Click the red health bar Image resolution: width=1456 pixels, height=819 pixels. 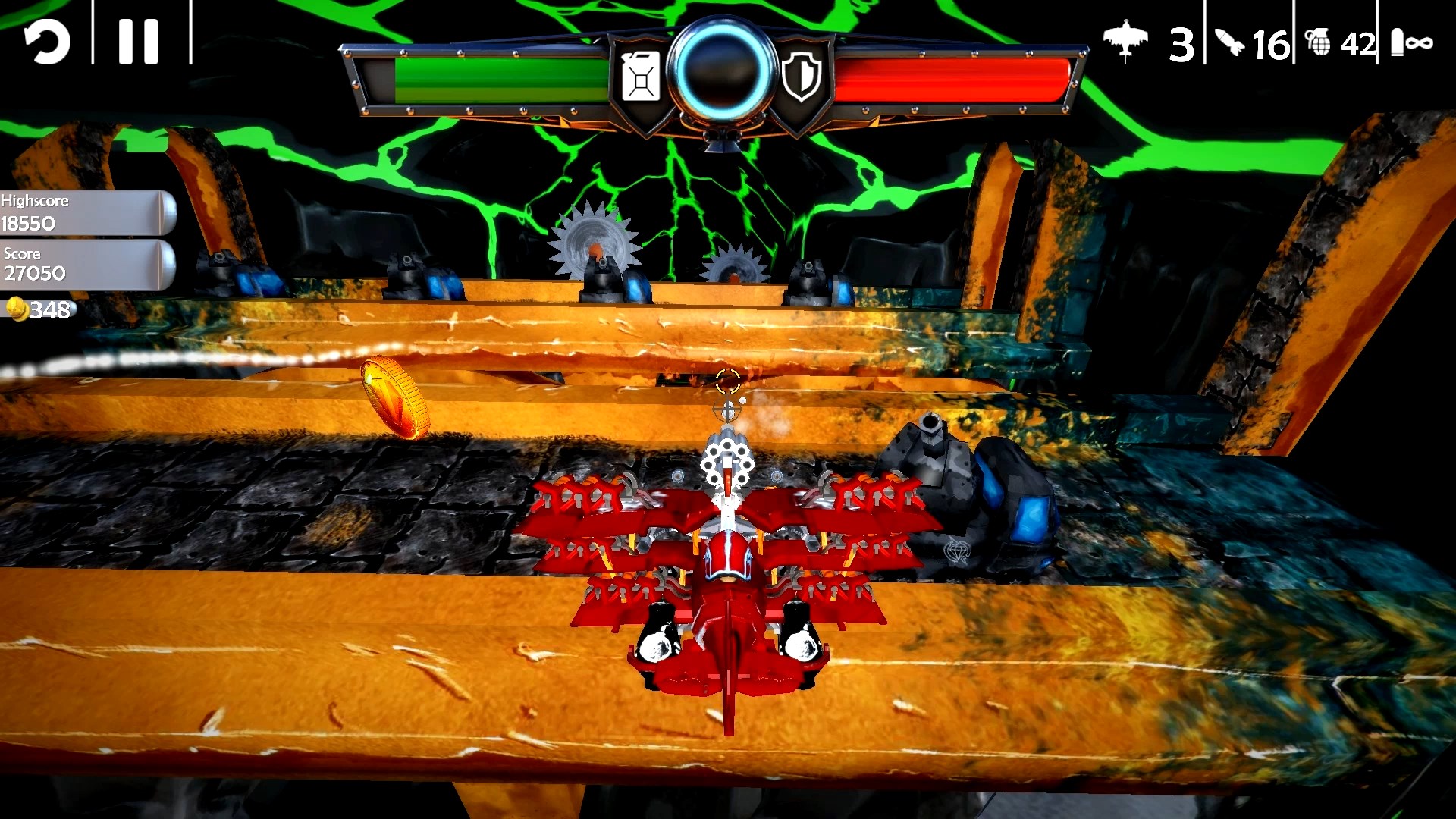(x=948, y=77)
